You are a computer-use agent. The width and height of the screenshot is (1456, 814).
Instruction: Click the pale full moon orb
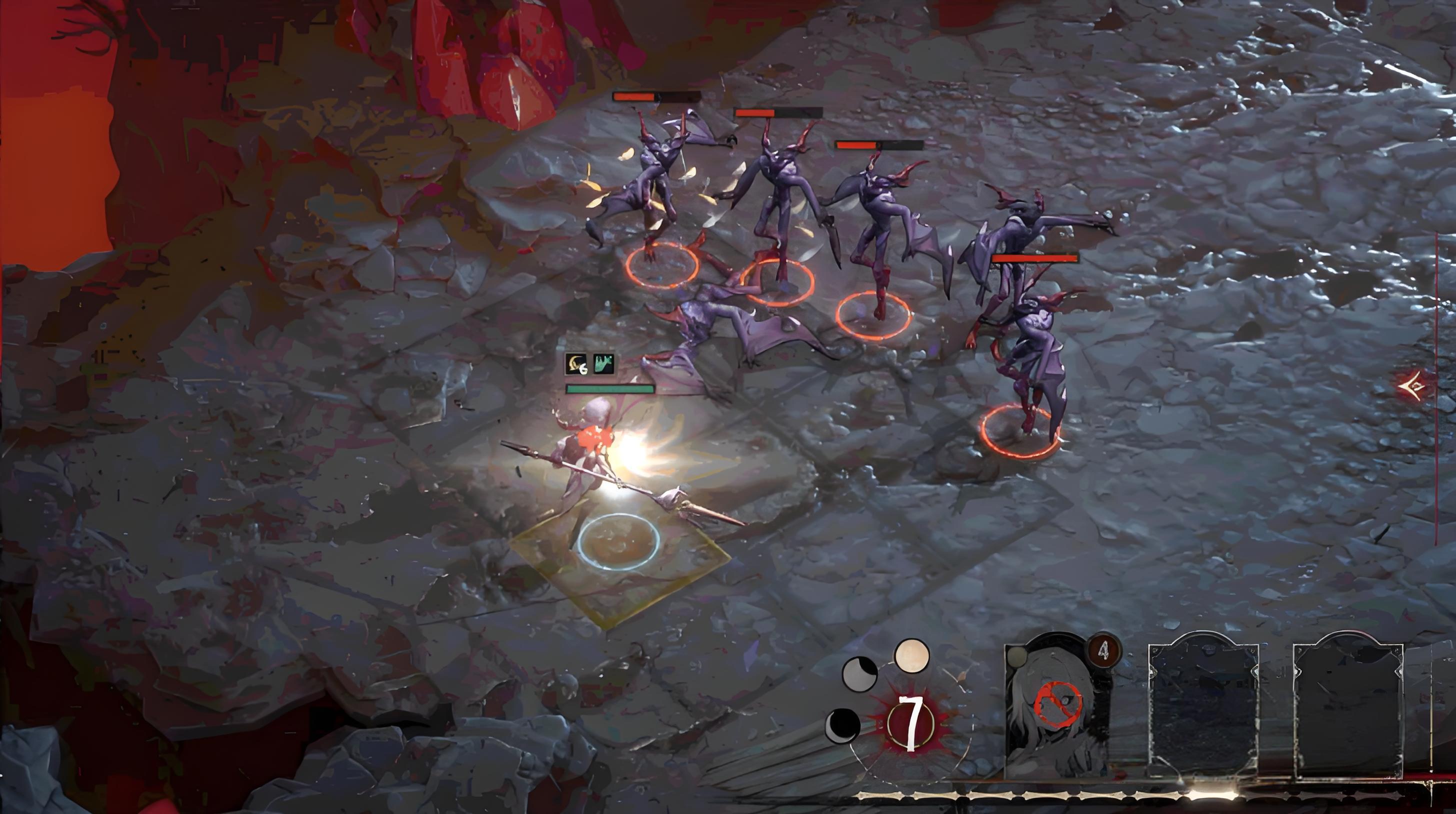[911, 656]
